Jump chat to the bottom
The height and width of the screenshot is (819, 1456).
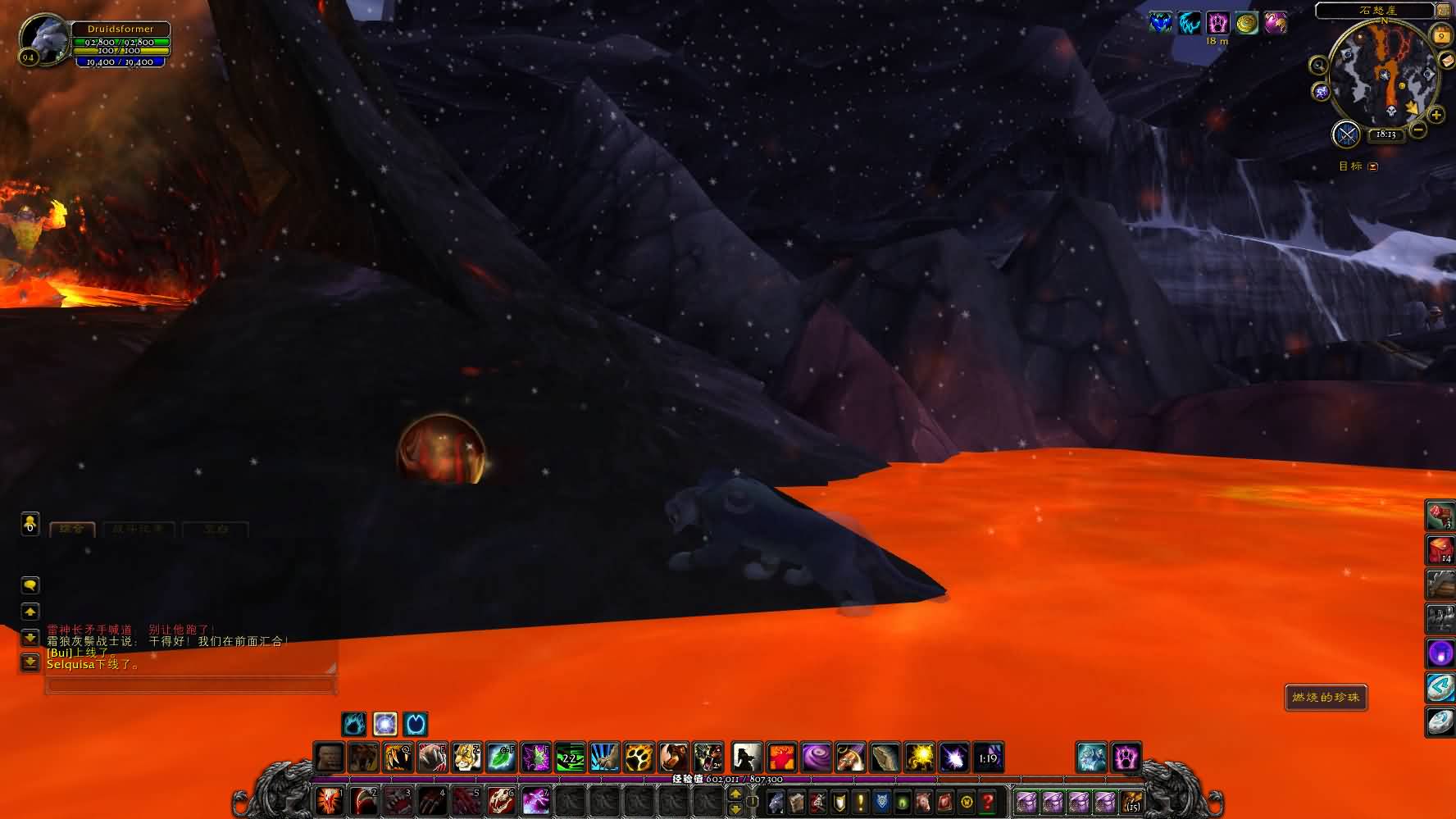coord(30,662)
